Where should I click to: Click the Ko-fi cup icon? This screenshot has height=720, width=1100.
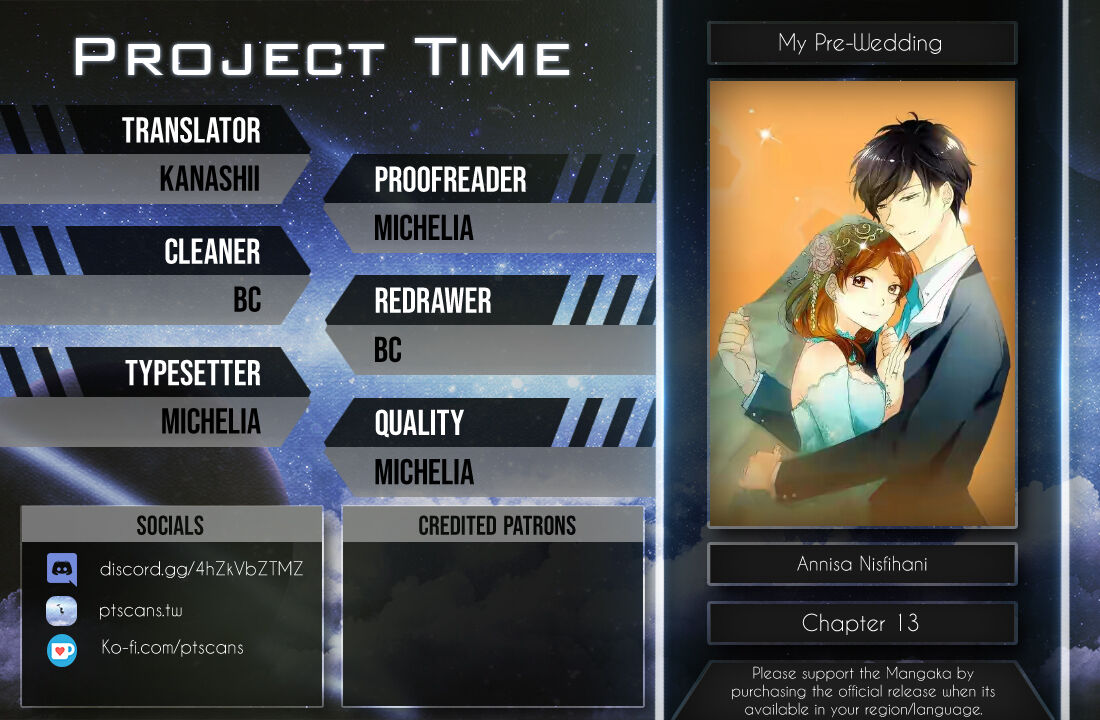pyautogui.click(x=62, y=650)
